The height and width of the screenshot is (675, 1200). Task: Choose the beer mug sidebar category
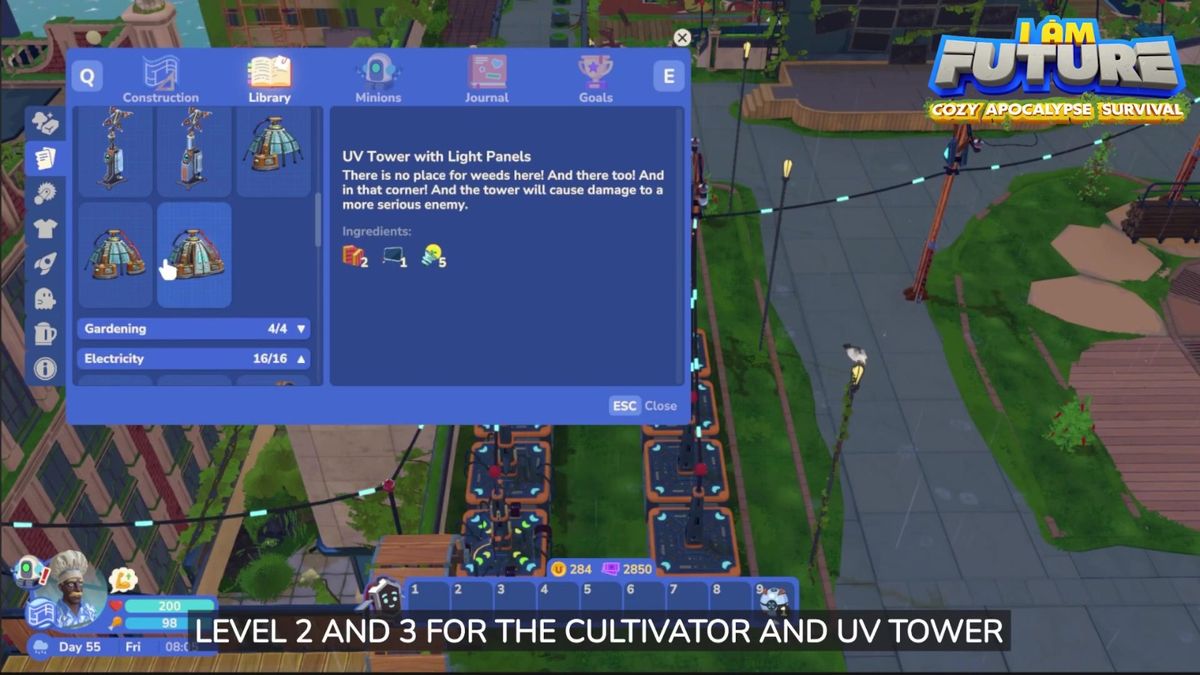pos(45,333)
